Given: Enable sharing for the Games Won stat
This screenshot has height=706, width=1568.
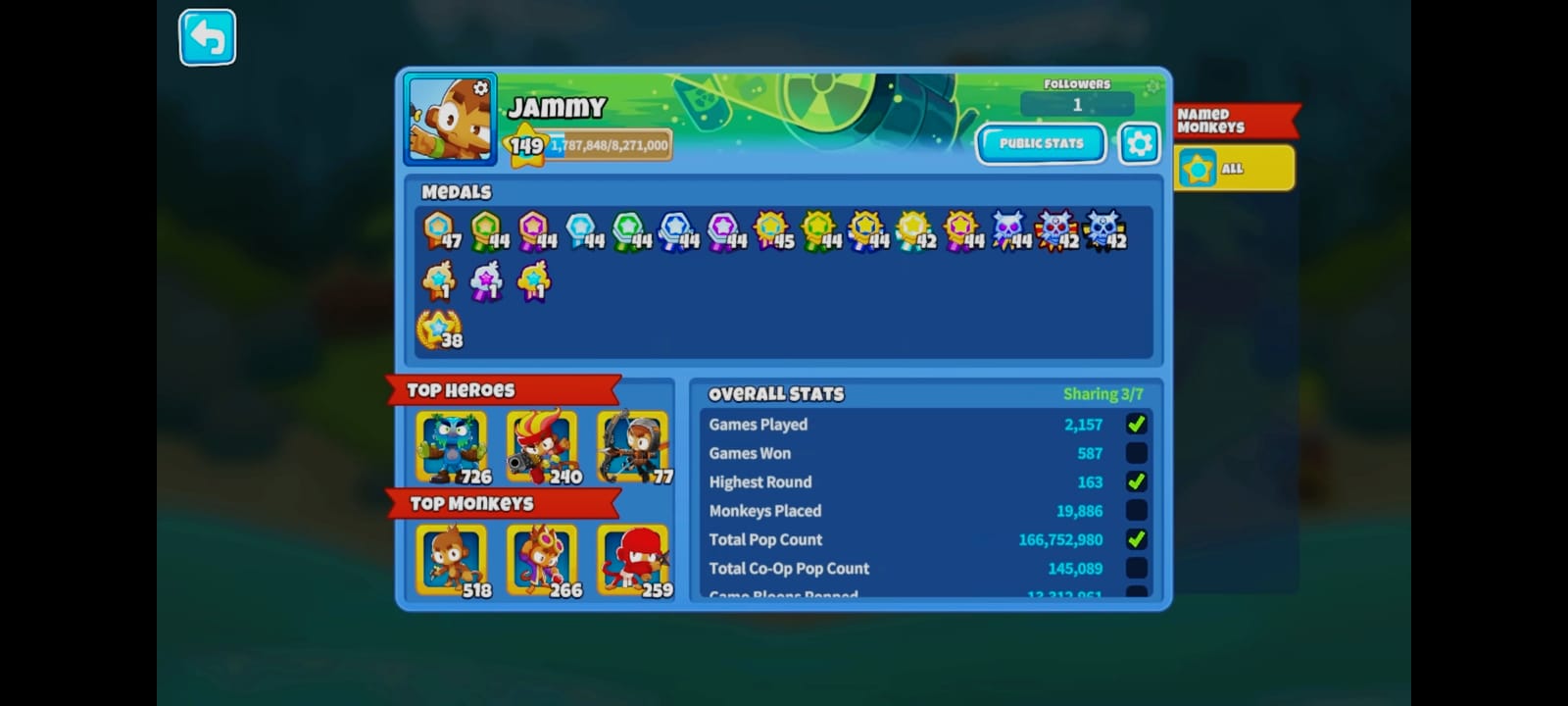Looking at the screenshot, I should (x=1137, y=452).
